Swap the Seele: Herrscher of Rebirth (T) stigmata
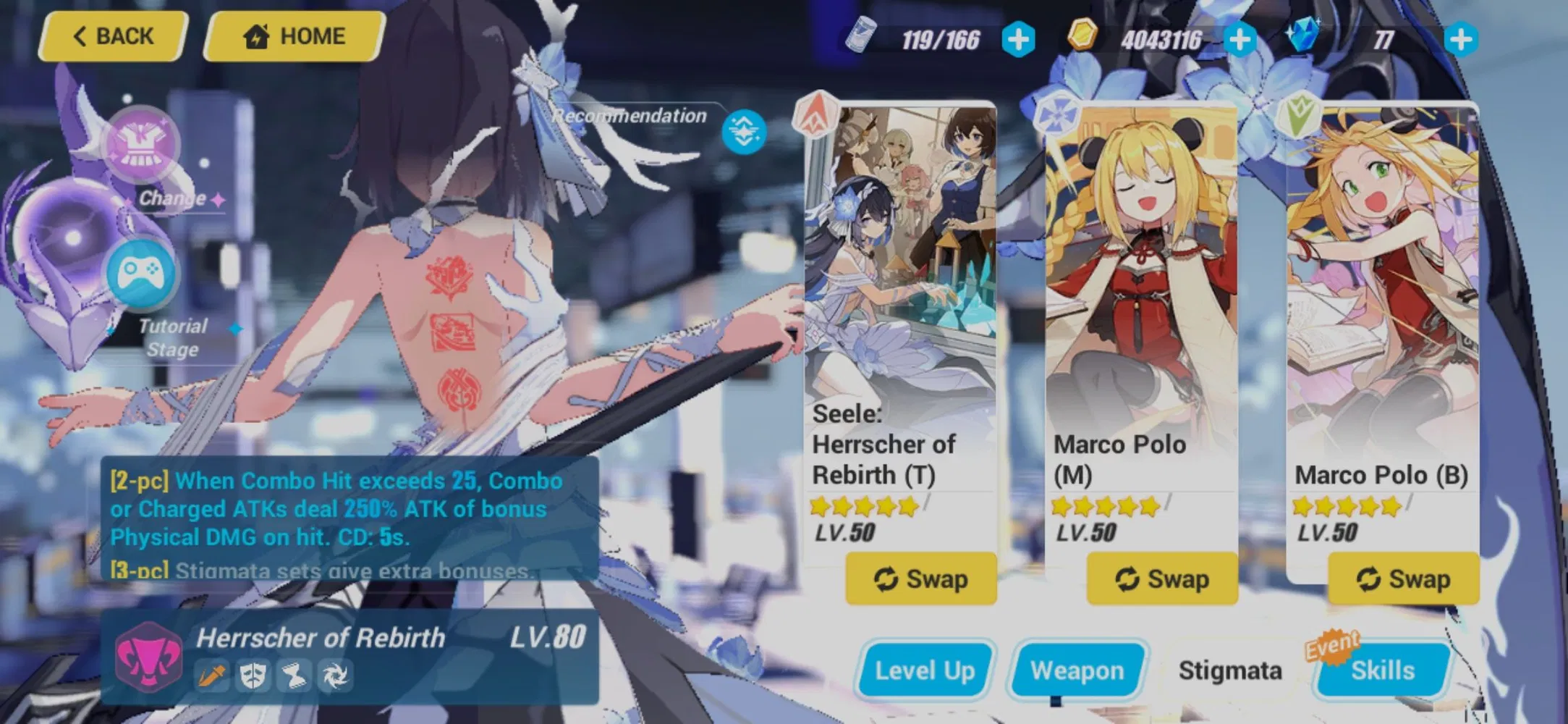The width and height of the screenshot is (1568, 724). click(x=920, y=578)
